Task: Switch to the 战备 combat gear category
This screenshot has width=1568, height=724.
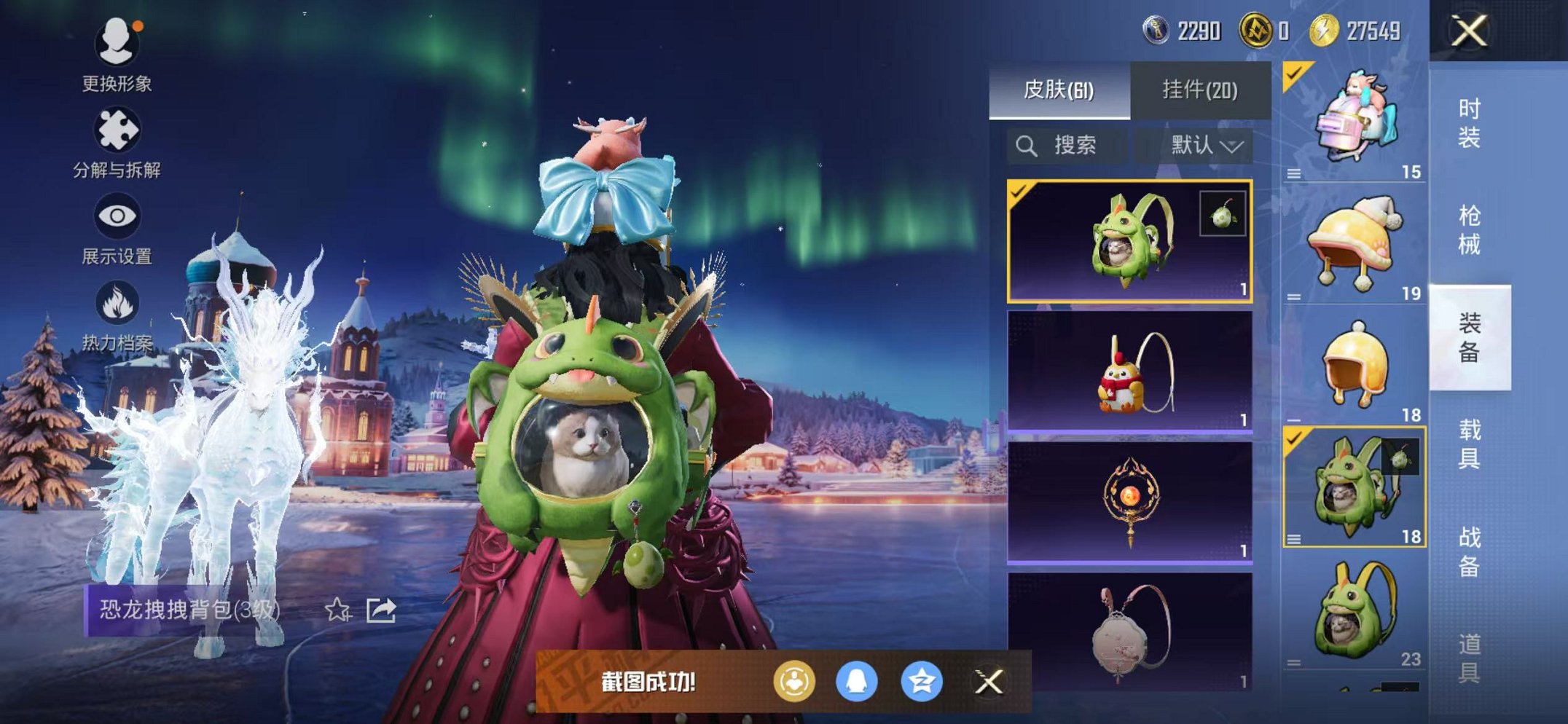Action: pyautogui.click(x=1469, y=551)
